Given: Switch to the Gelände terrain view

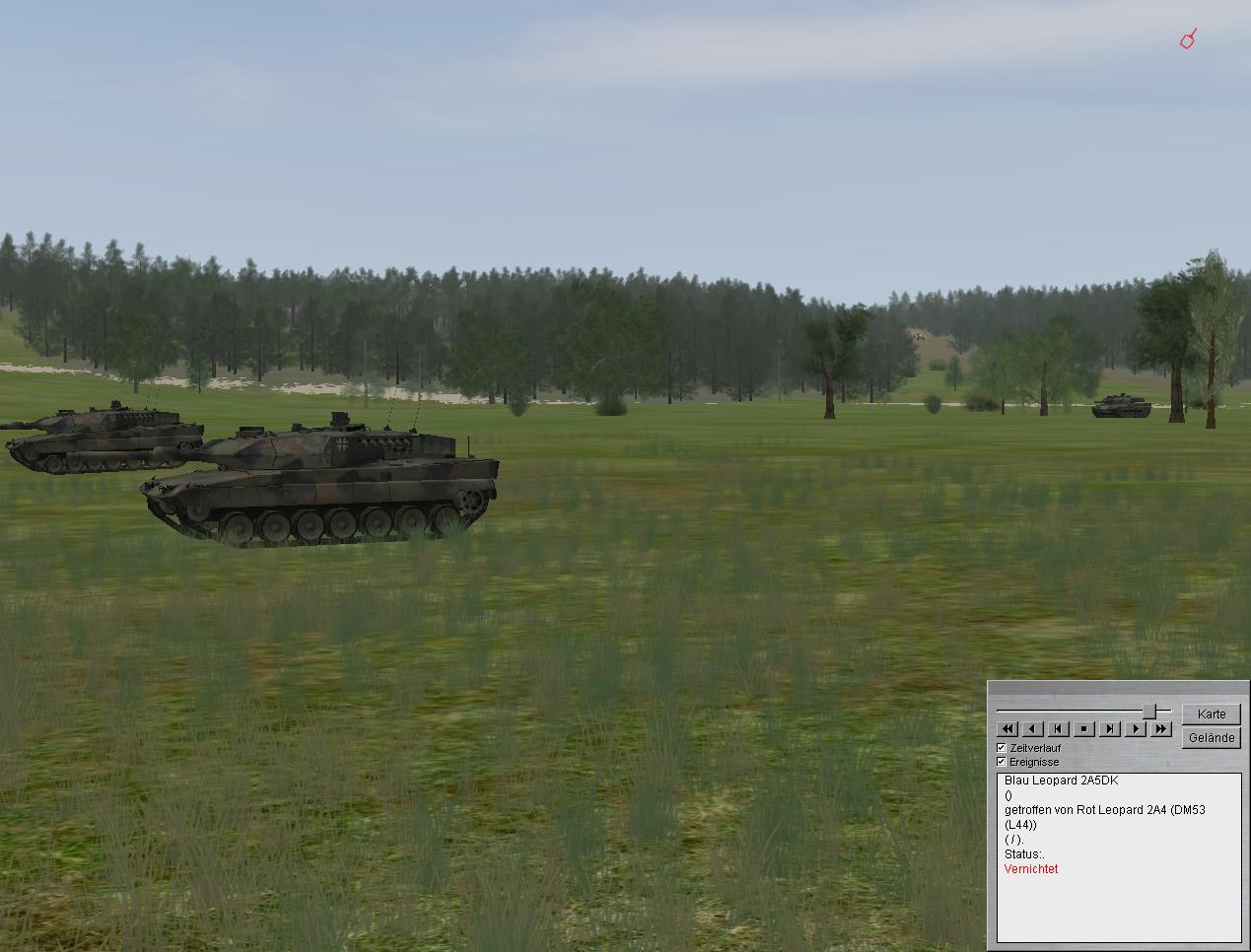Looking at the screenshot, I should (x=1212, y=737).
